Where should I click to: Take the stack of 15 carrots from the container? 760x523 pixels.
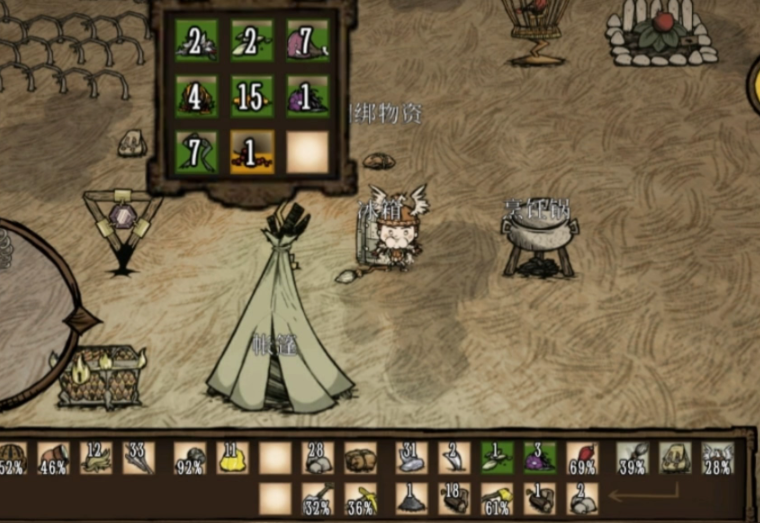pos(252,95)
